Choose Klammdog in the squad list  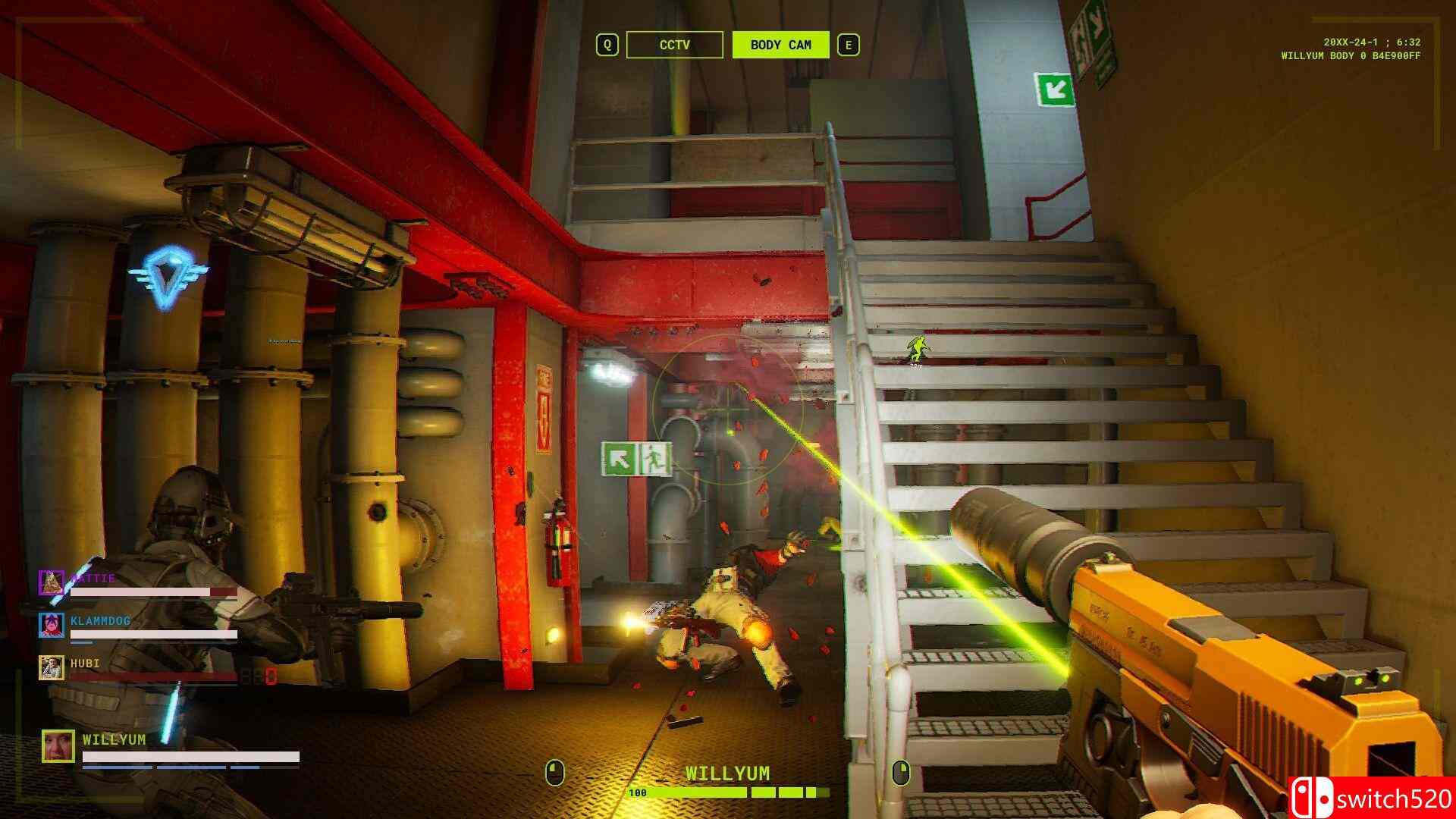[100, 621]
